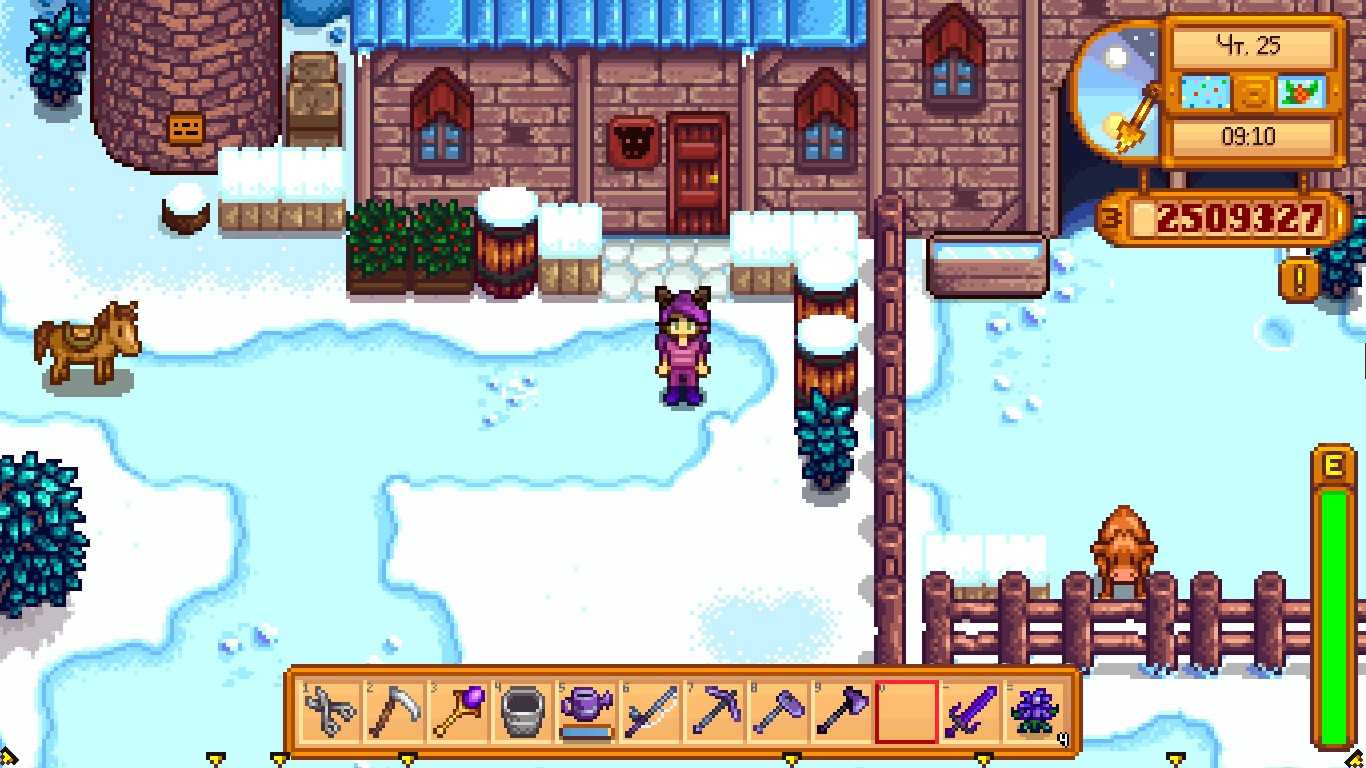Equip the purple galaxy sword
Viewport: 1366px width, 768px height.
(x=971, y=712)
